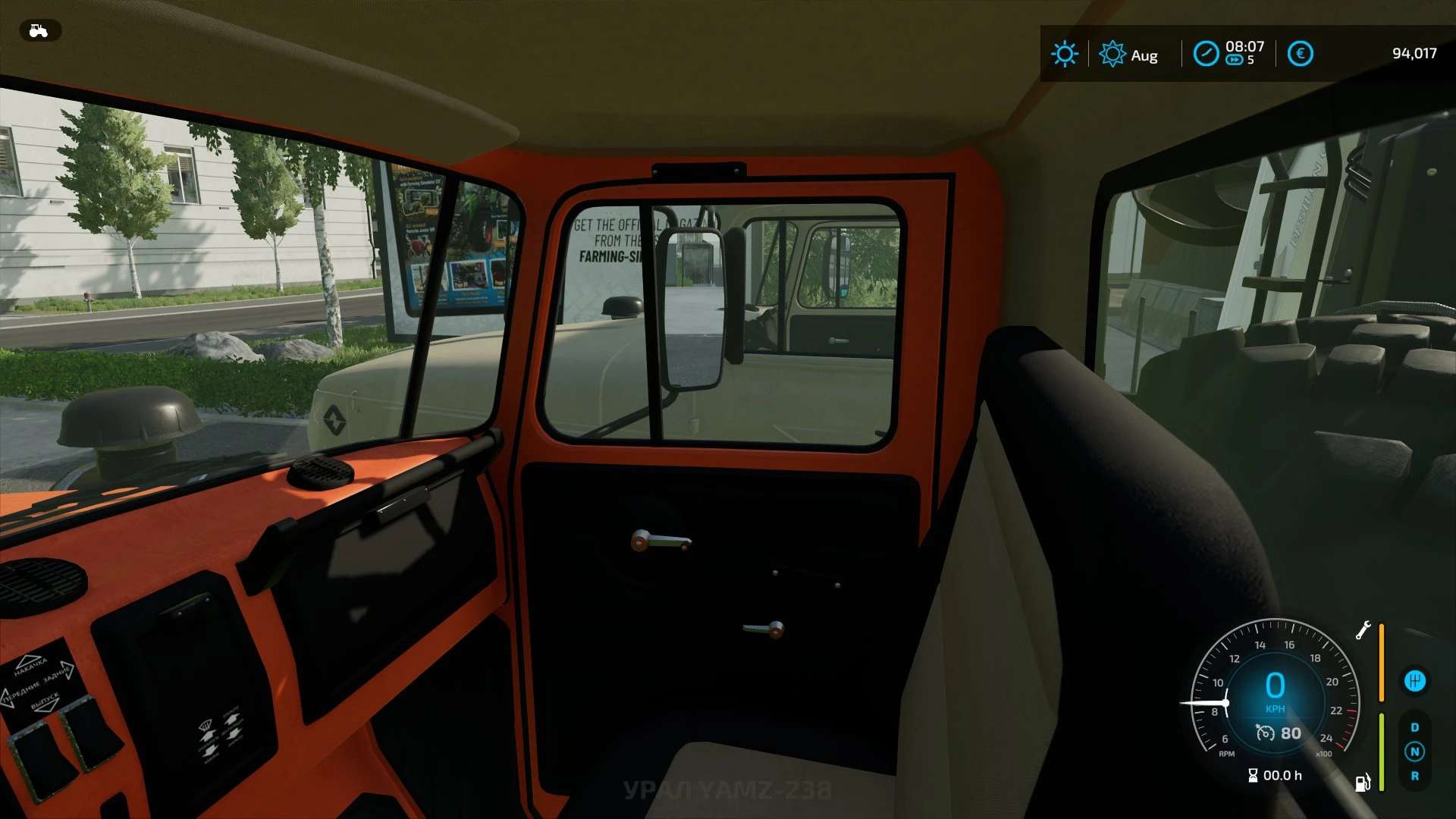Viewport: 1456px width, 819px height.
Task: Select the blue gearbox shifter icon
Action: point(1414,681)
